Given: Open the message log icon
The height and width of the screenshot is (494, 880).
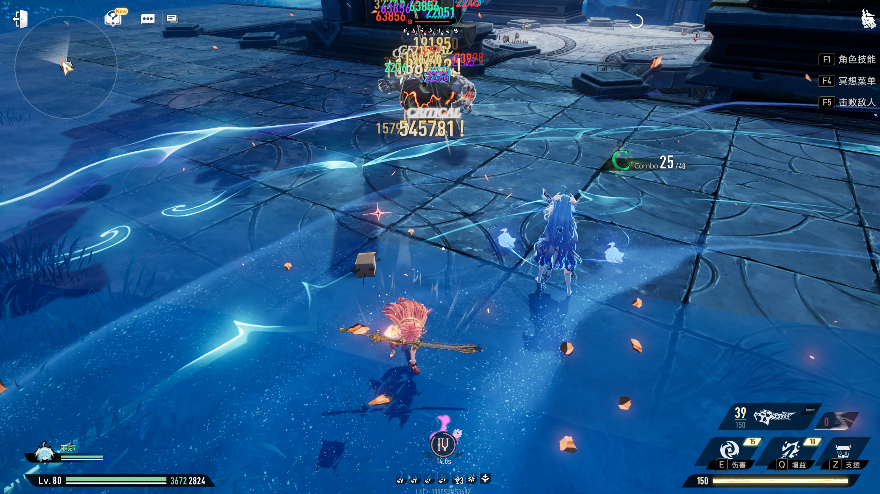Looking at the screenshot, I should (172, 18).
